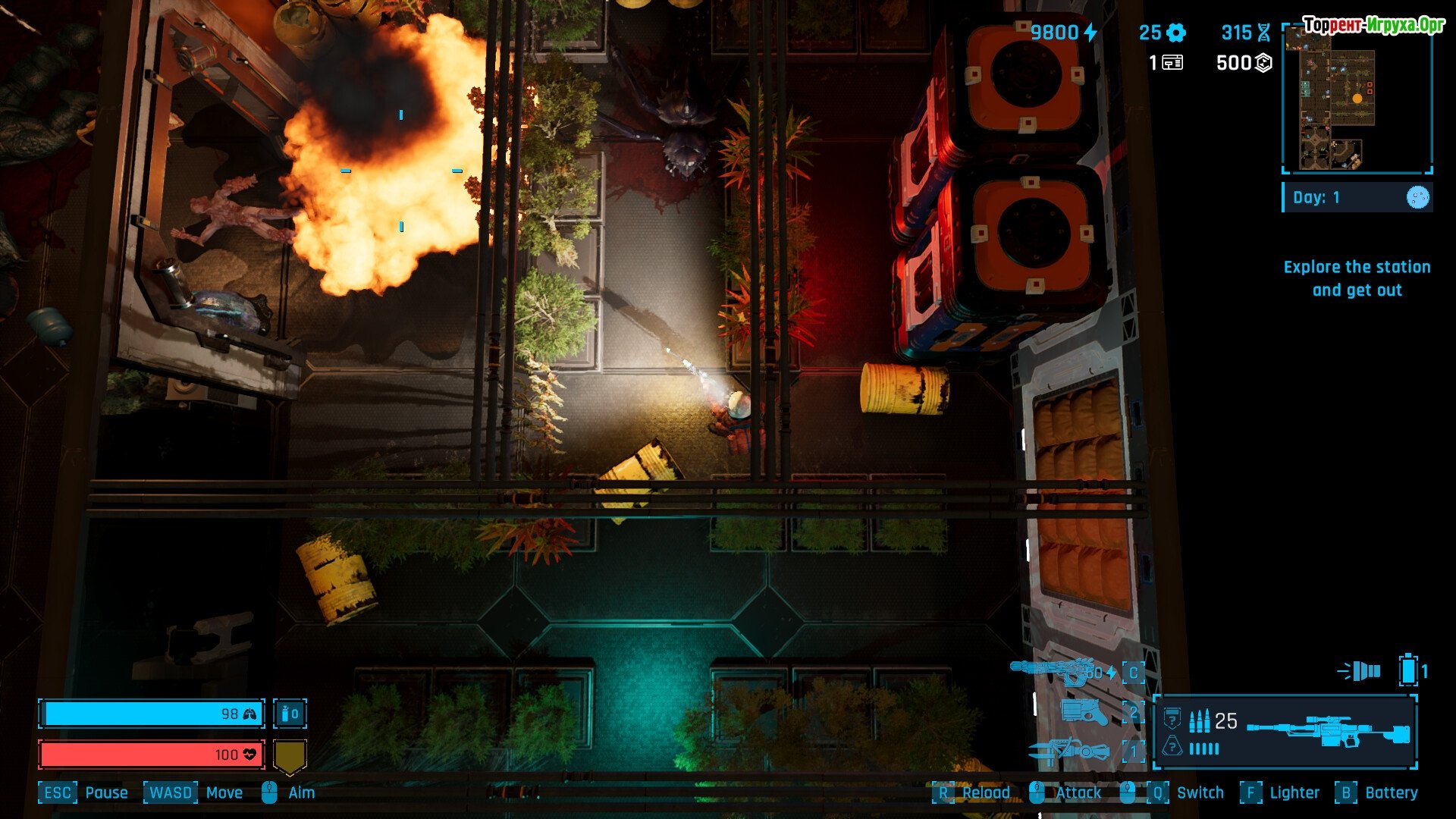Click the keycard counter icon
Screen dimensions: 1456x819
pyautogui.click(x=1172, y=63)
